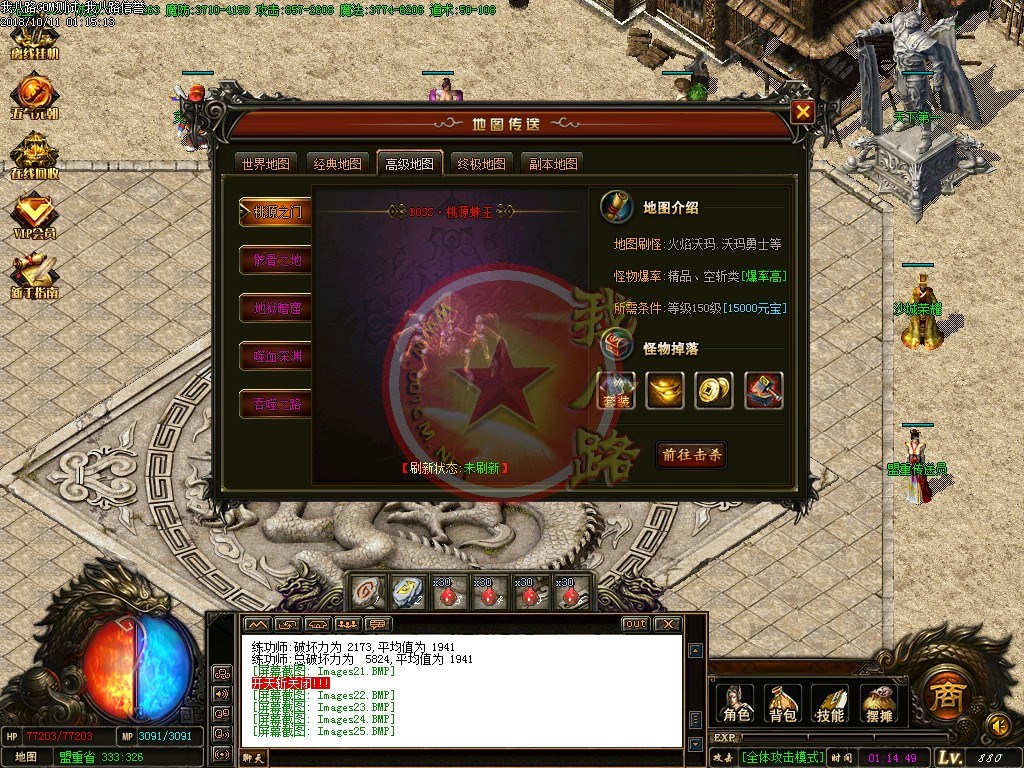Open the 技能 skills panel
This screenshot has width=1024, height=768.
pos(831,704)
